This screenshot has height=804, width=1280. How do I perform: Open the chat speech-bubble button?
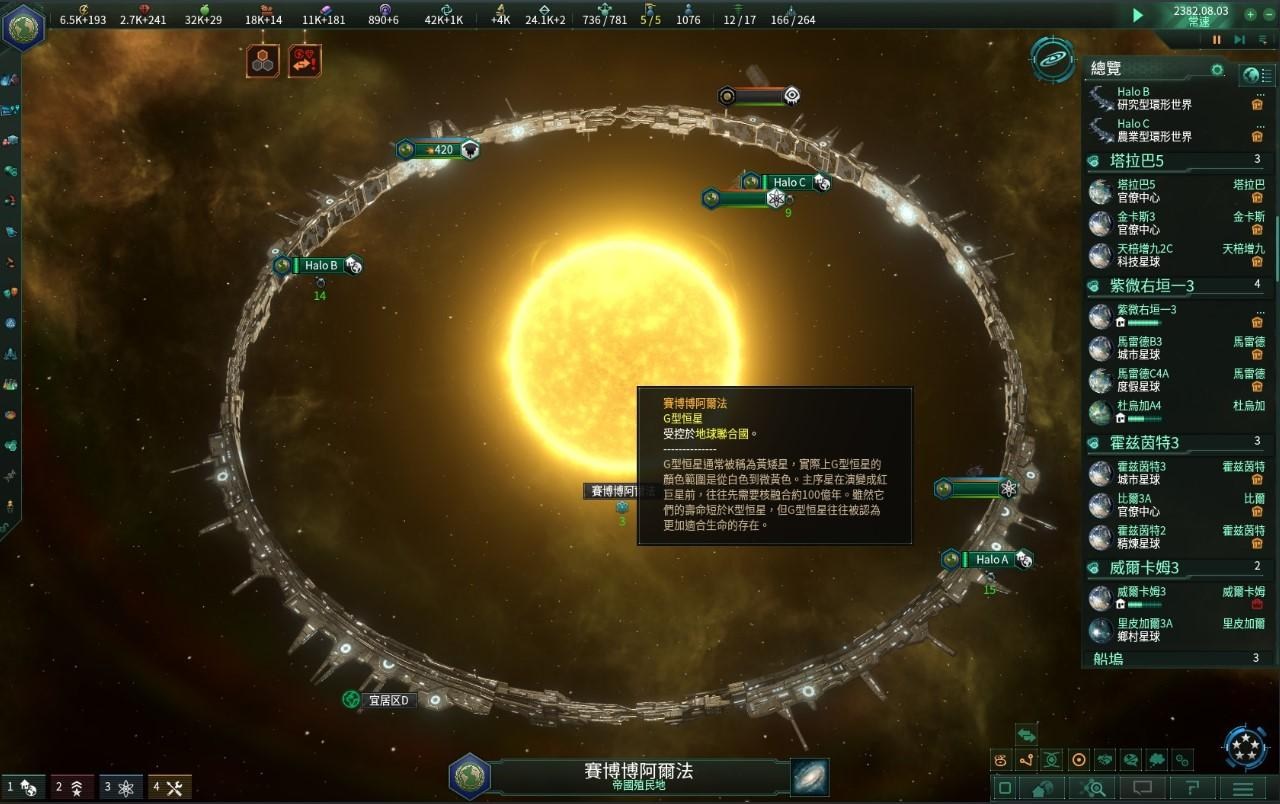coord(1143,789)
